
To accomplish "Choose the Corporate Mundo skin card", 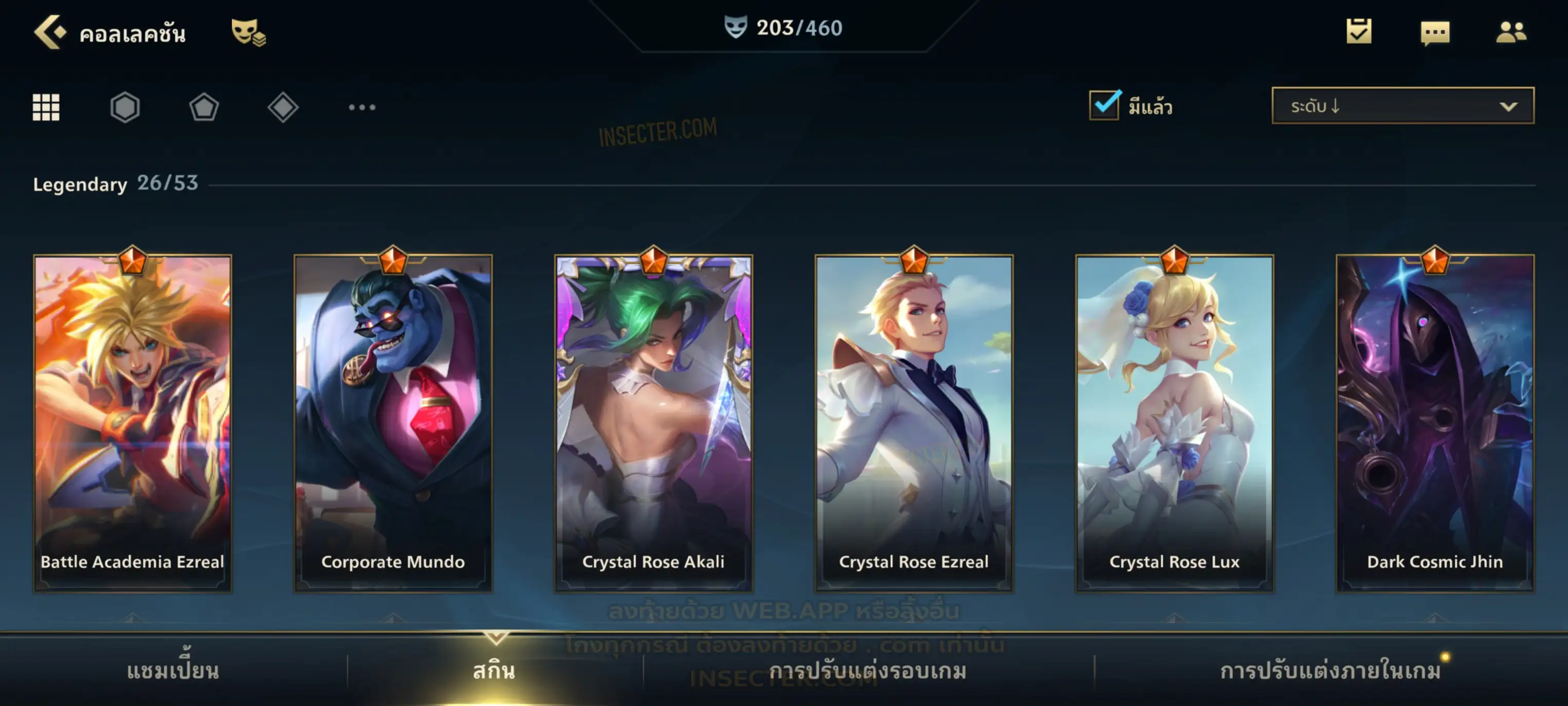I will pos(393,423).
